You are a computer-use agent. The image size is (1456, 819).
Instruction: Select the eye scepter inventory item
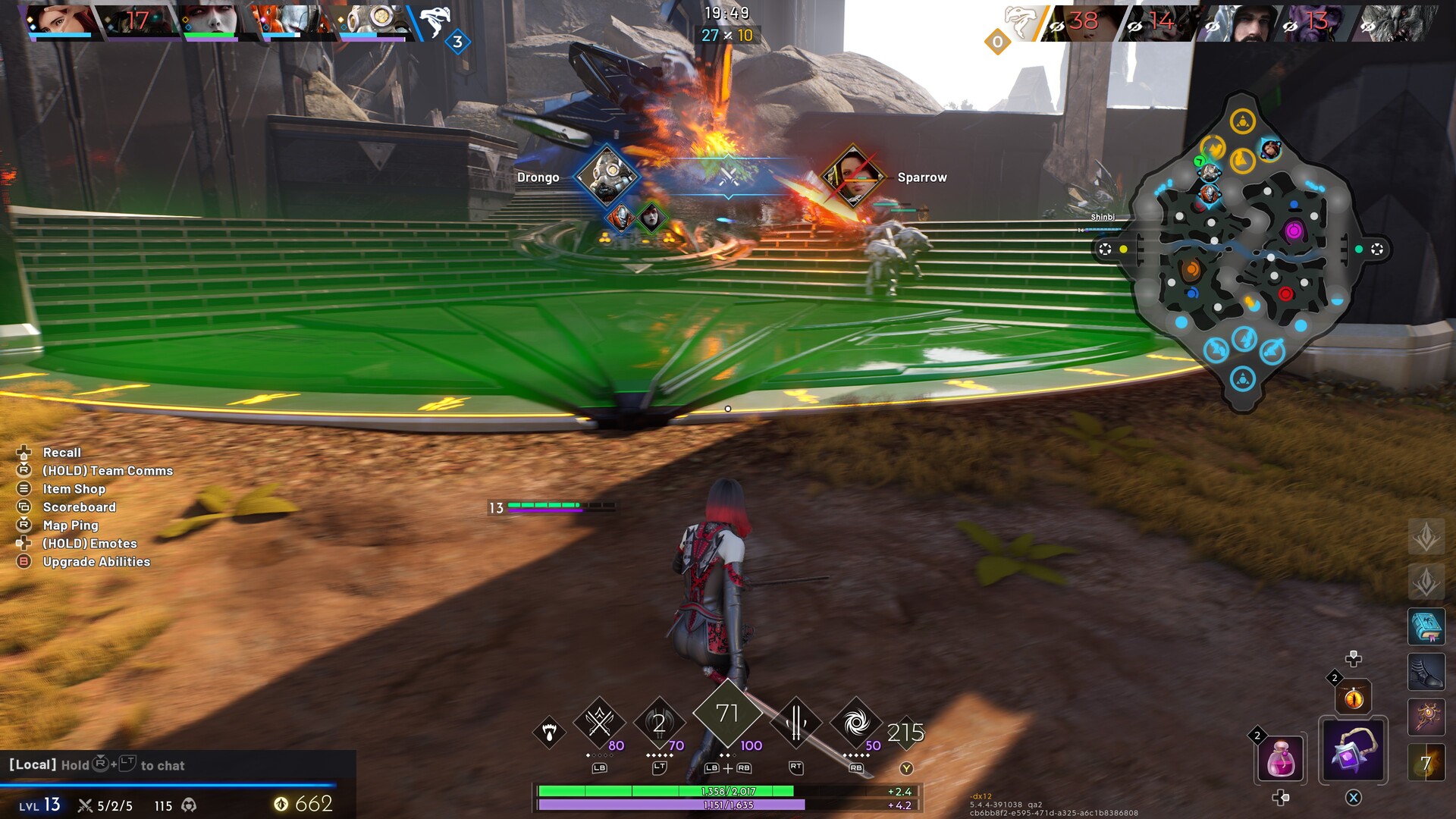1426,717
